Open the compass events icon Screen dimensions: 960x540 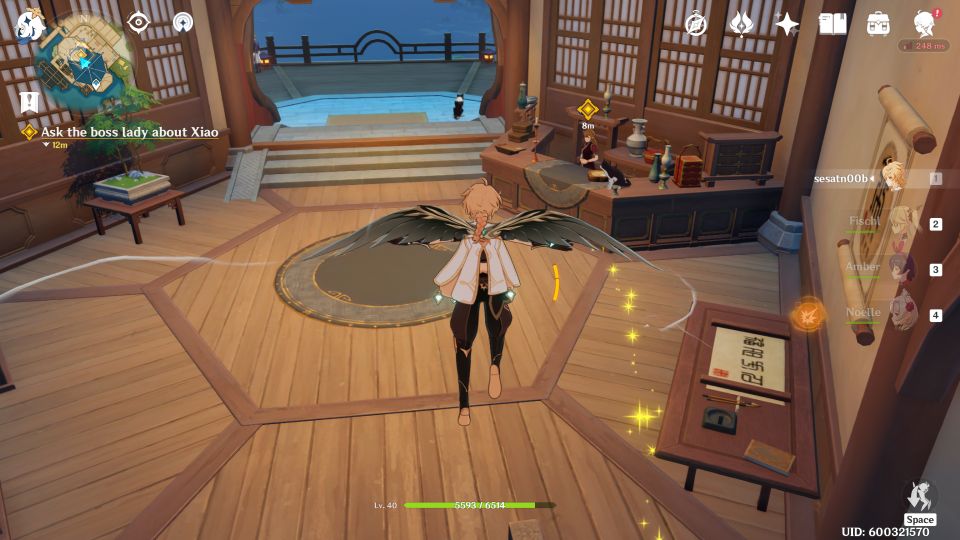pos(696,24)
